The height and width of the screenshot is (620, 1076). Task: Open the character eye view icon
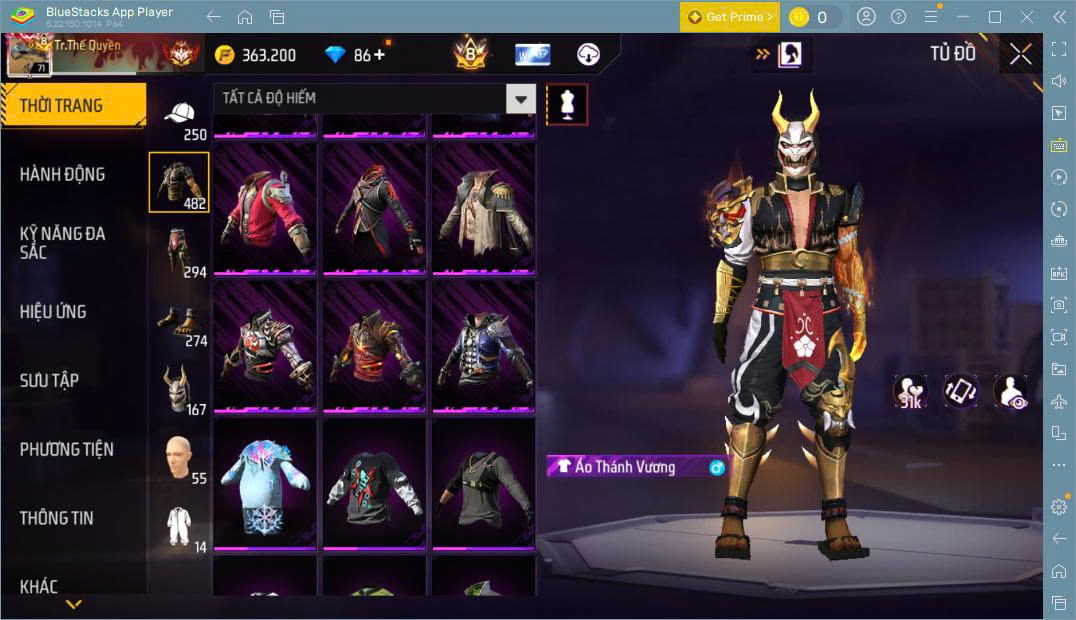pos(1011,391)
